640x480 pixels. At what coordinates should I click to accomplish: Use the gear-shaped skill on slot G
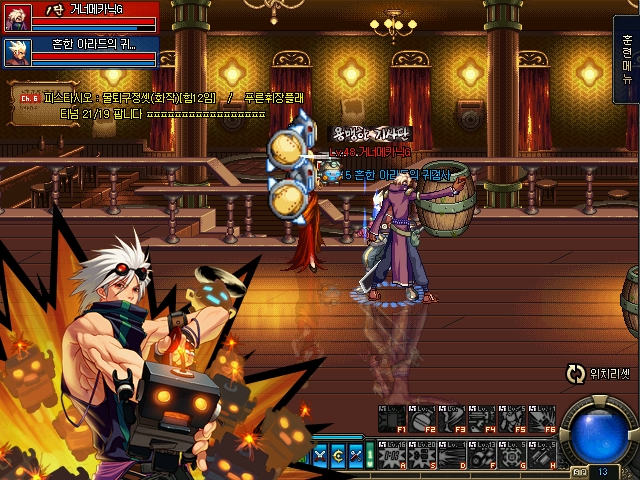point(512,453)
